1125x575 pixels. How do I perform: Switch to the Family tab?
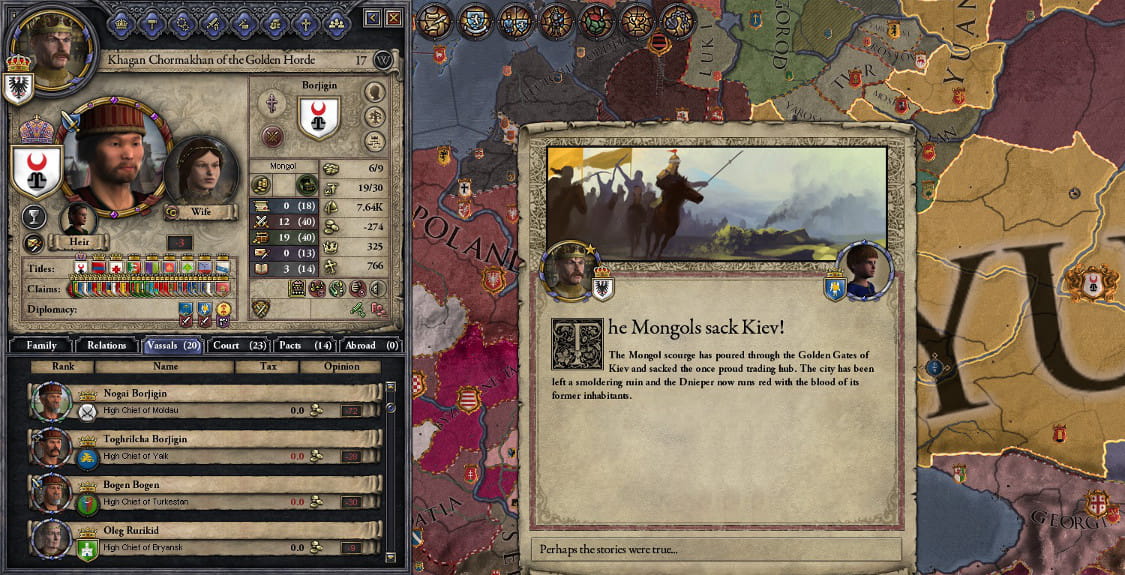[x=42, y=345]
